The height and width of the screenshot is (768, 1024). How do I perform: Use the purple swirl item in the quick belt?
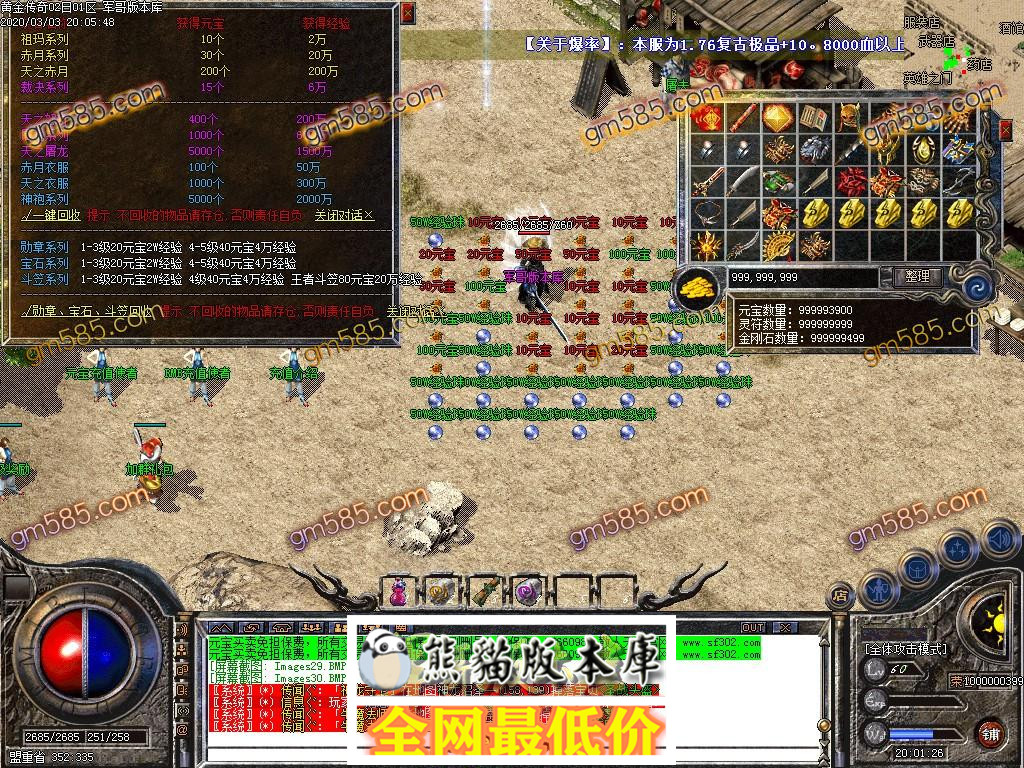click(x=525, y=592)
